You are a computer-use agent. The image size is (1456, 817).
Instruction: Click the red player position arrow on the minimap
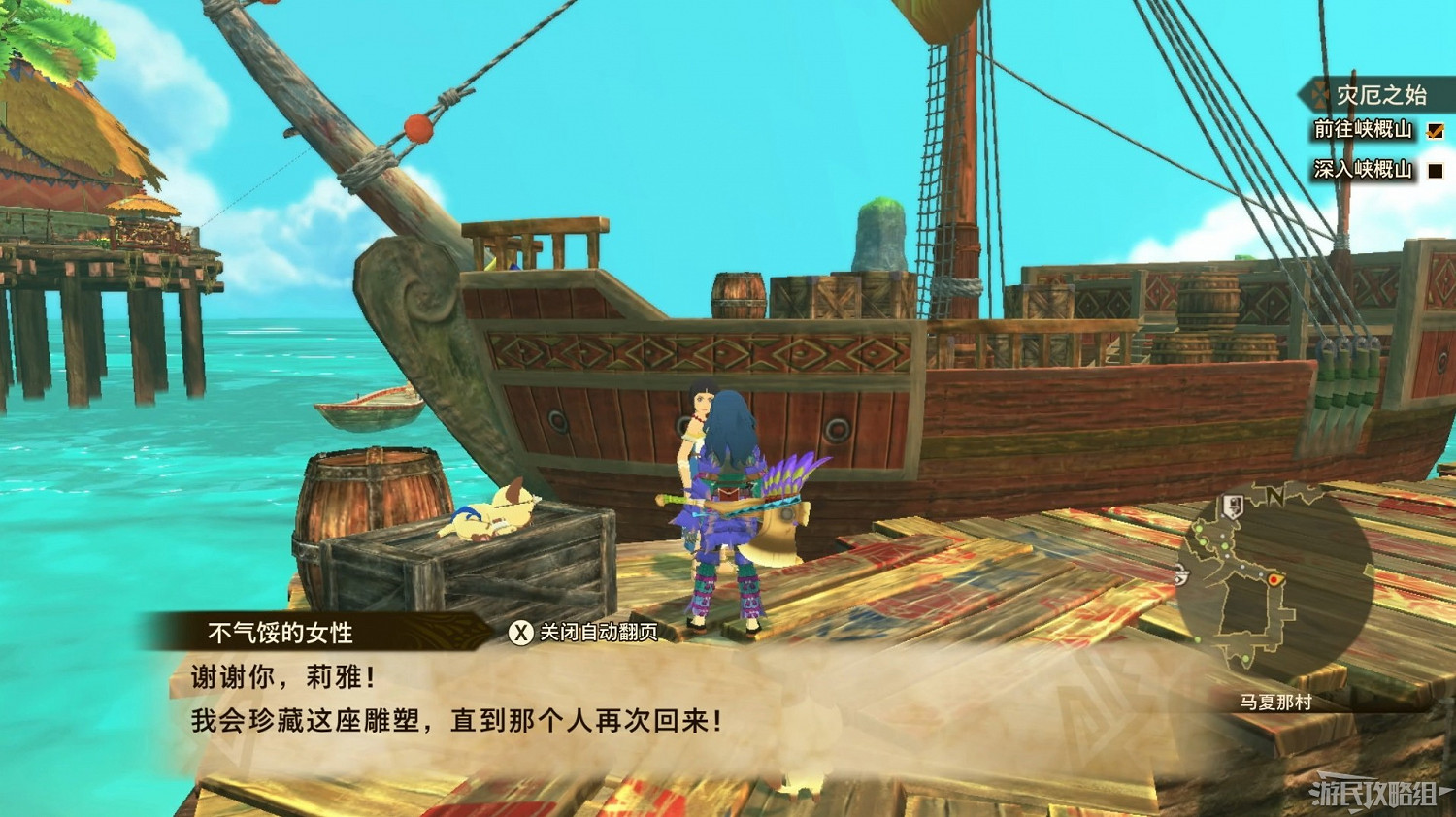tap(1273, 579)
